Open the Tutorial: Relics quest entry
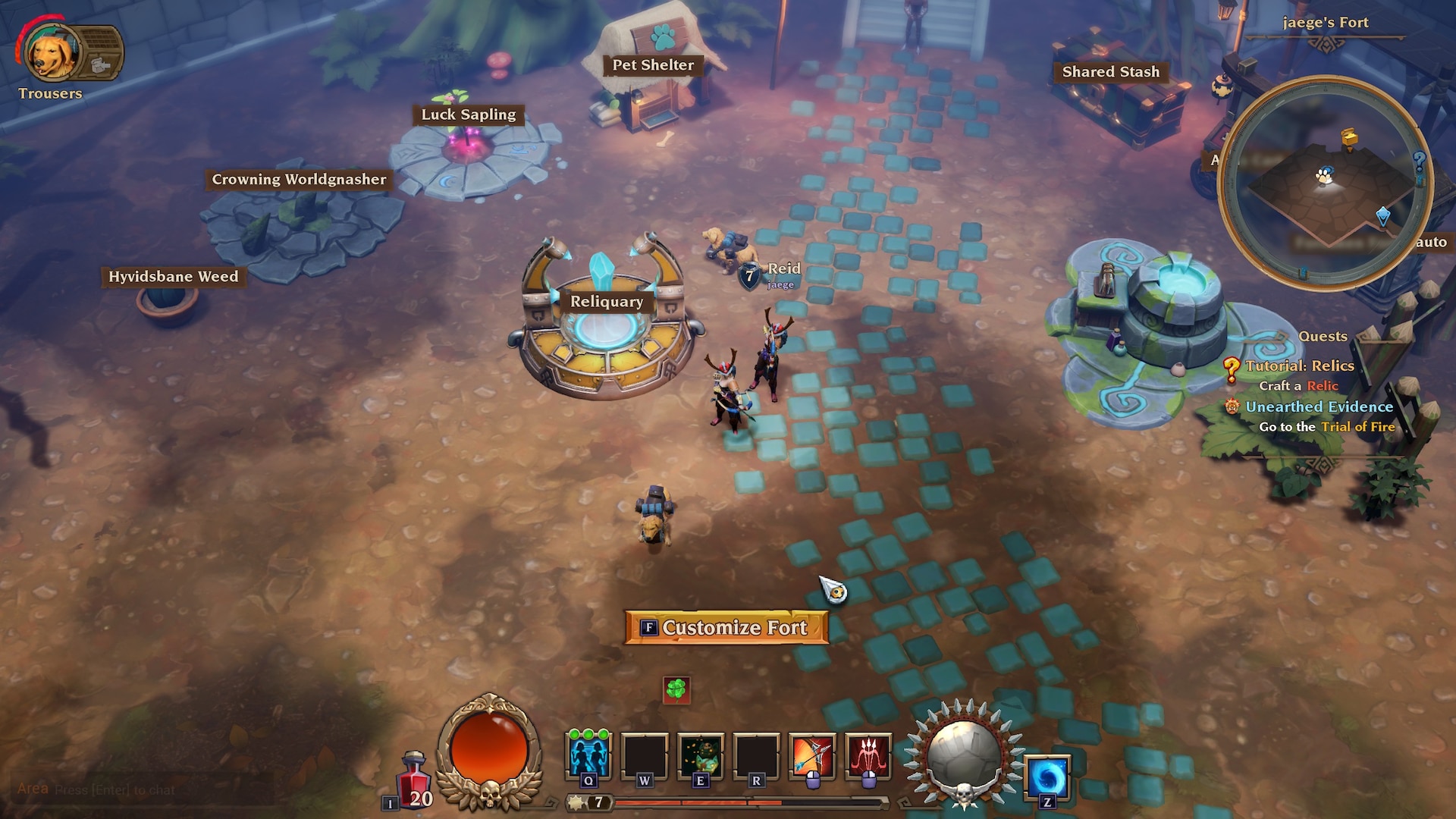Image resolution: width=1456 pixels, height=819 pixels. point(1299,366)
